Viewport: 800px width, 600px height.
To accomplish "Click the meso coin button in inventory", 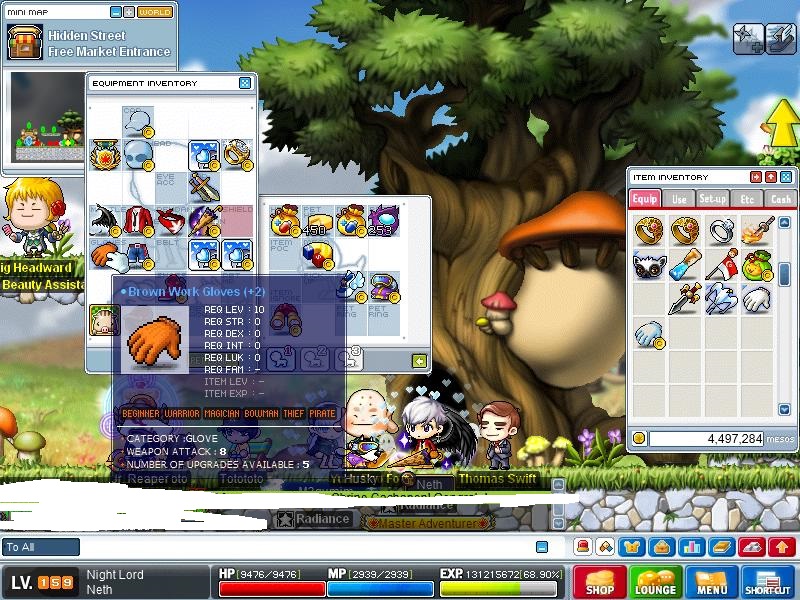I will [x=639, y=438].
